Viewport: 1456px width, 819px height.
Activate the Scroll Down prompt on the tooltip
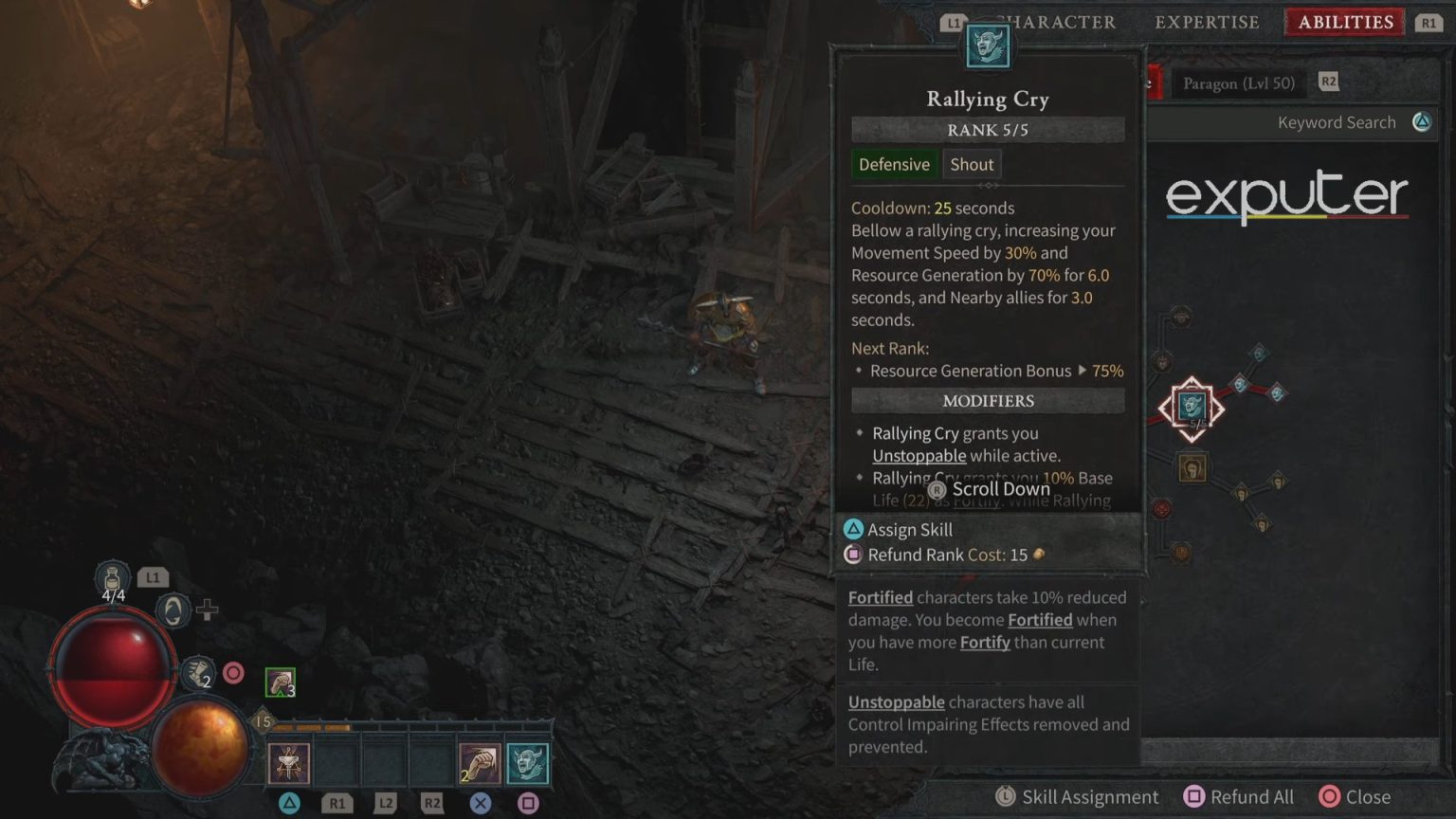coord(989,489)
